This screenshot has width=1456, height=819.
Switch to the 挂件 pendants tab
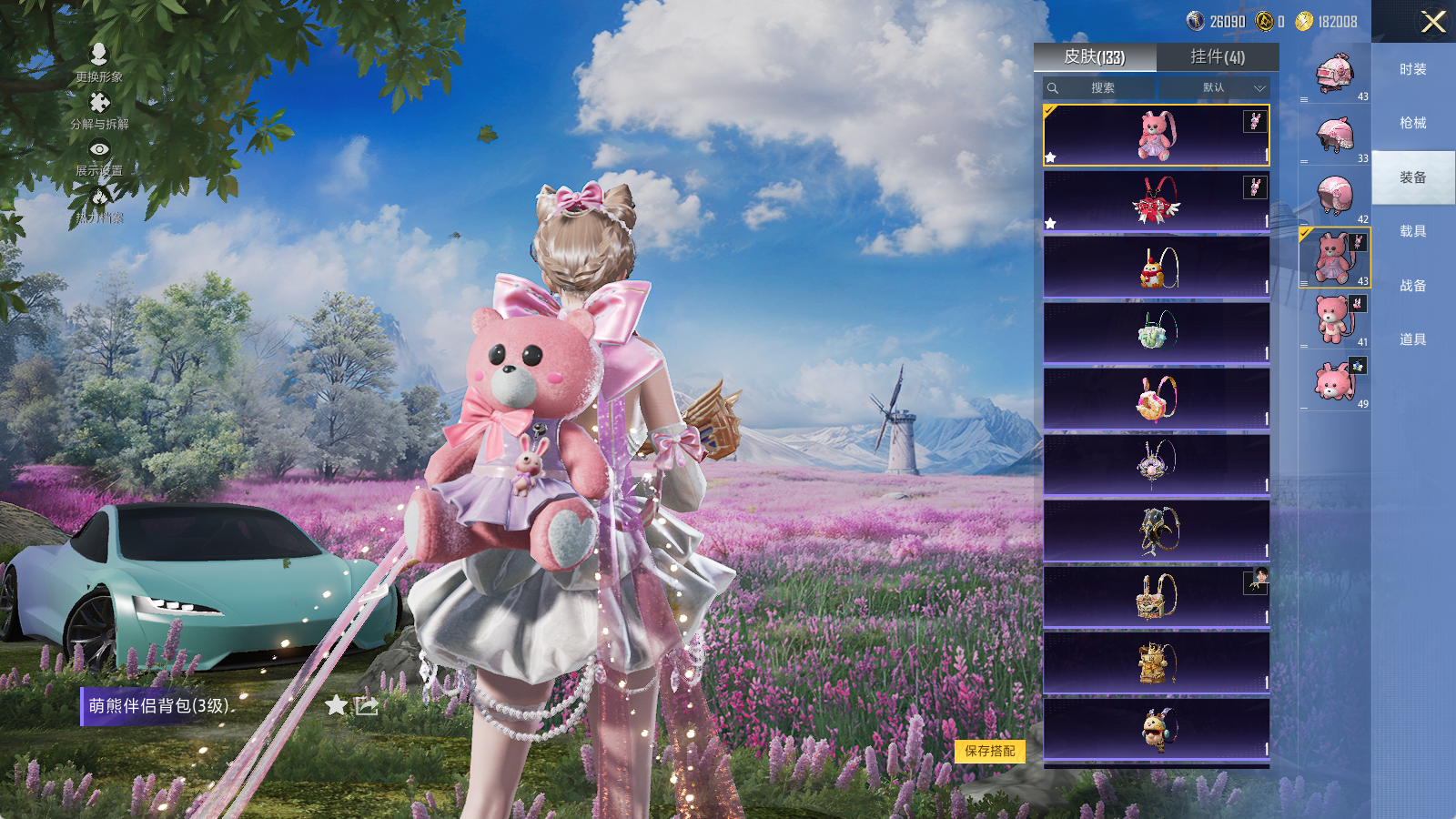click(x=1218, y=57)
